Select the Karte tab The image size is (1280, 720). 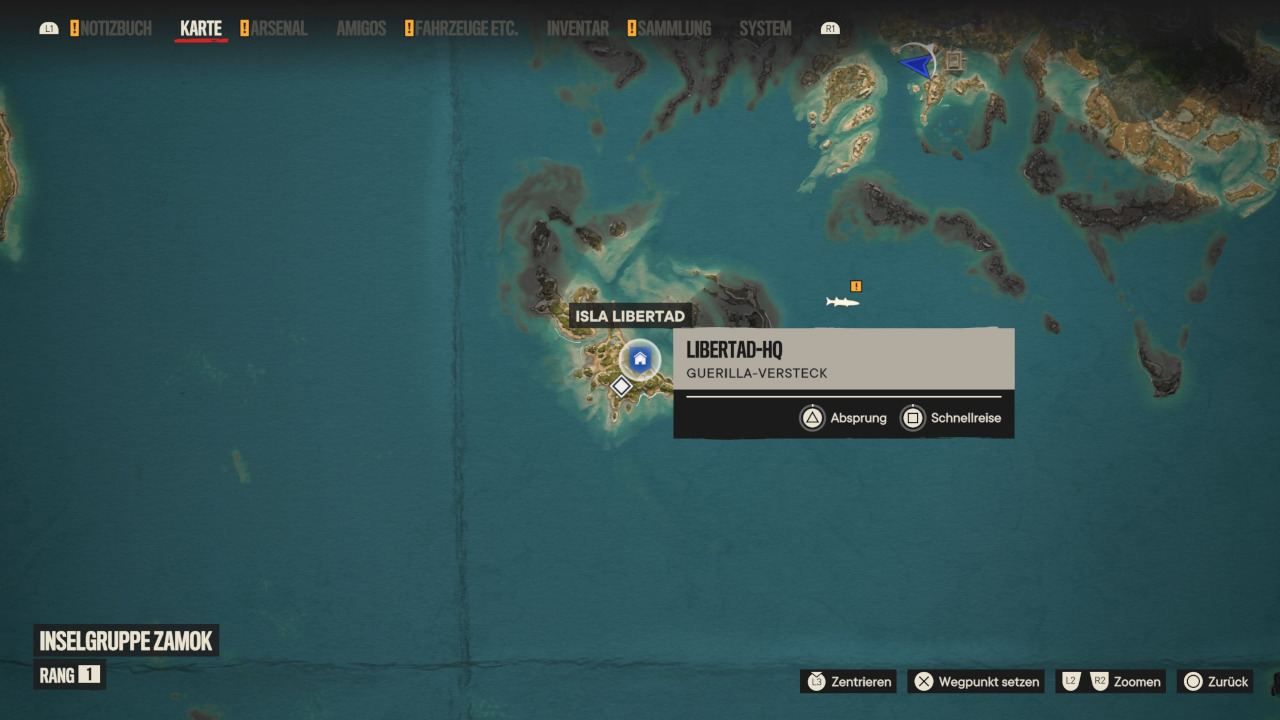coord(201,29)
